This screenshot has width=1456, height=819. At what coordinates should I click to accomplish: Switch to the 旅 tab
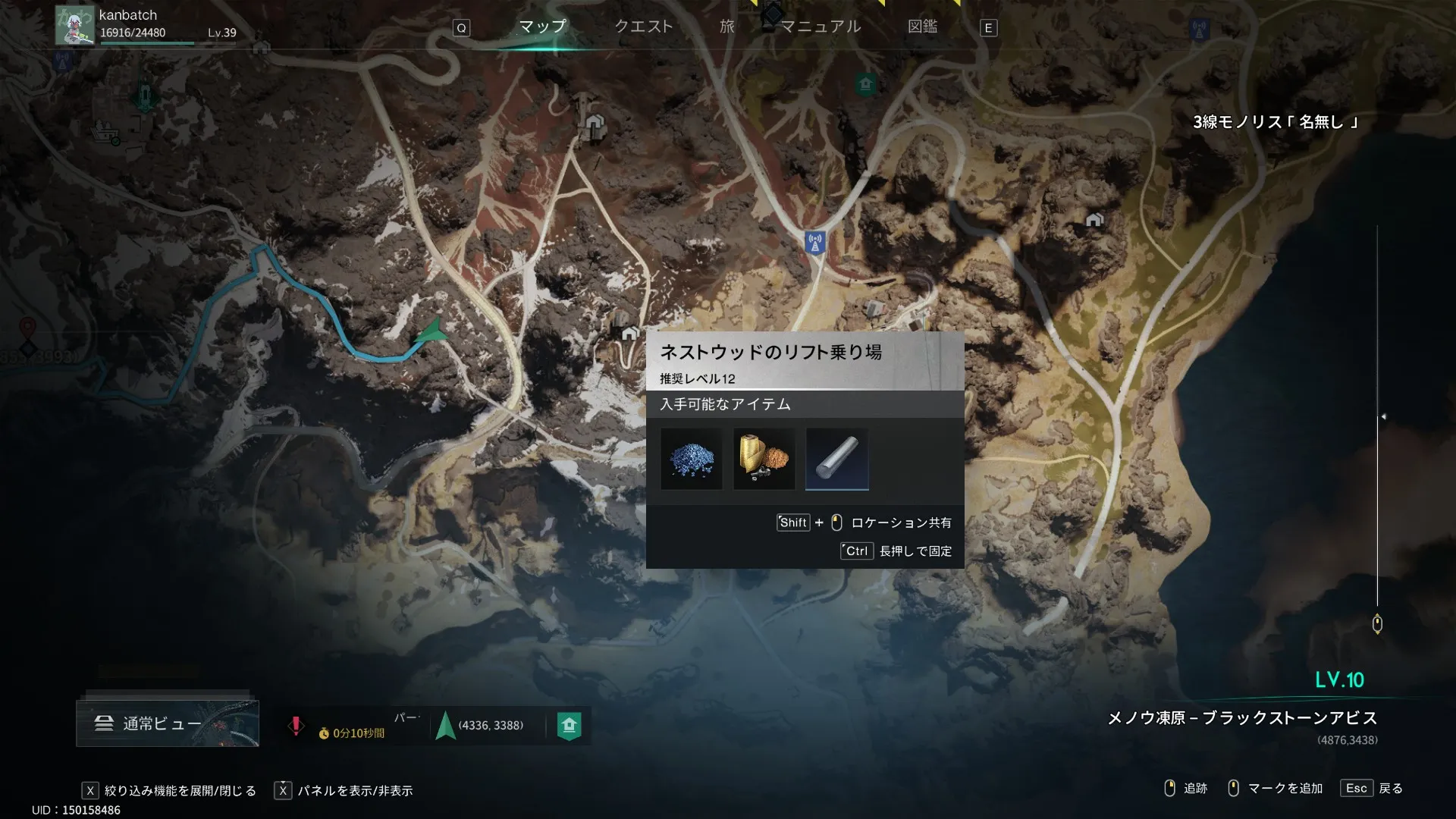[x=727, y=27]
